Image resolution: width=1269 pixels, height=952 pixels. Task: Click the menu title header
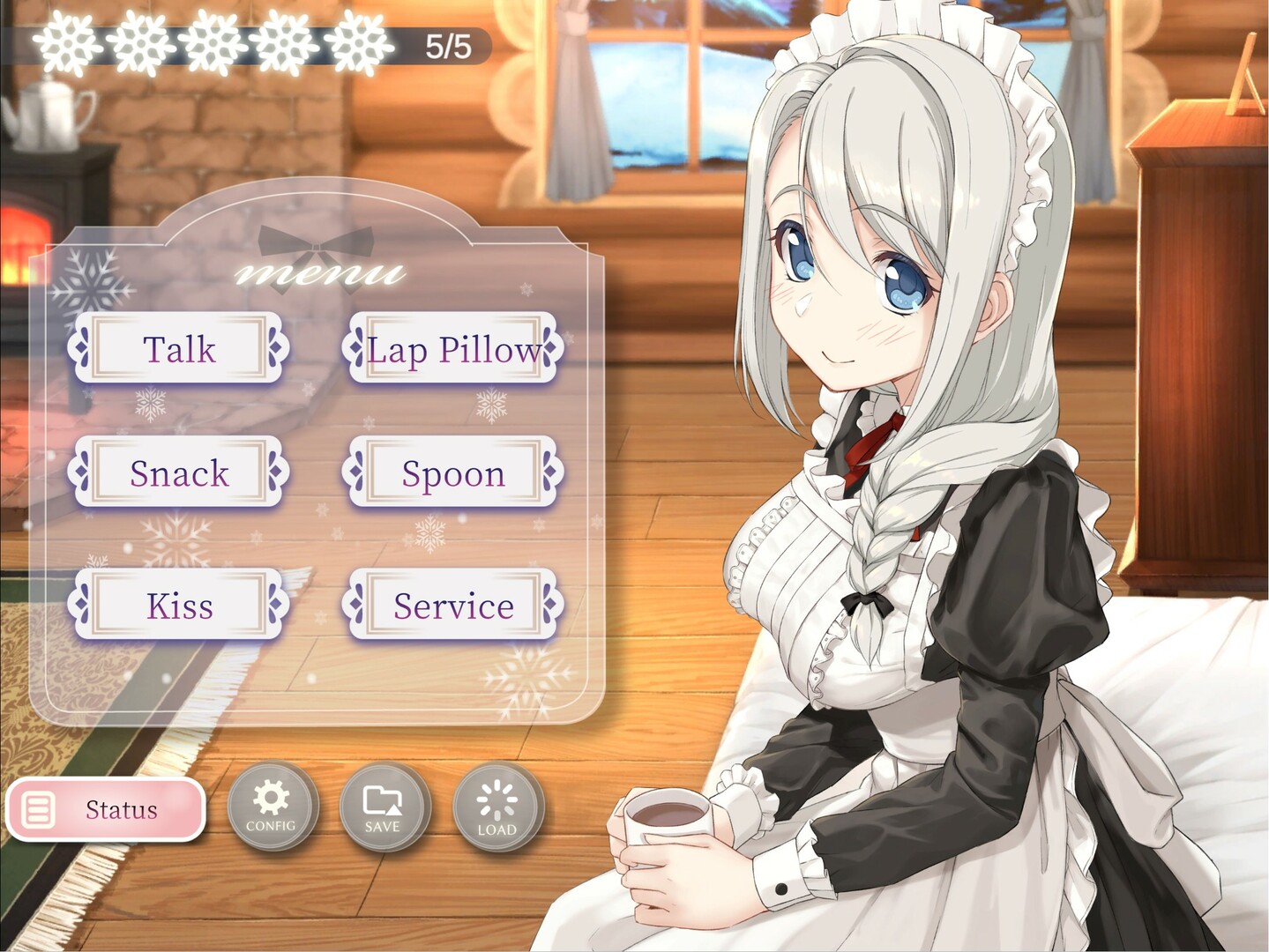[320, 273]
